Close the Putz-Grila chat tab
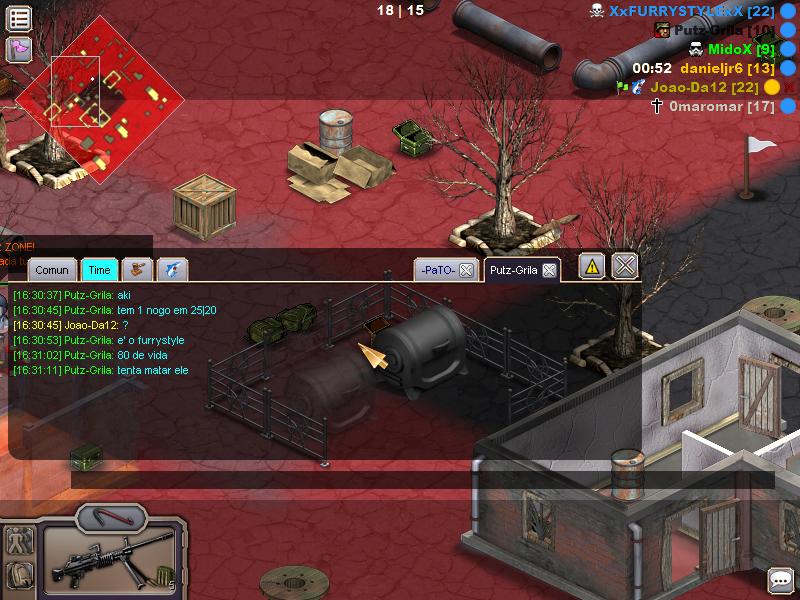Screen dimensions: 800x600 pyautogui.click(x=550, y=270)
